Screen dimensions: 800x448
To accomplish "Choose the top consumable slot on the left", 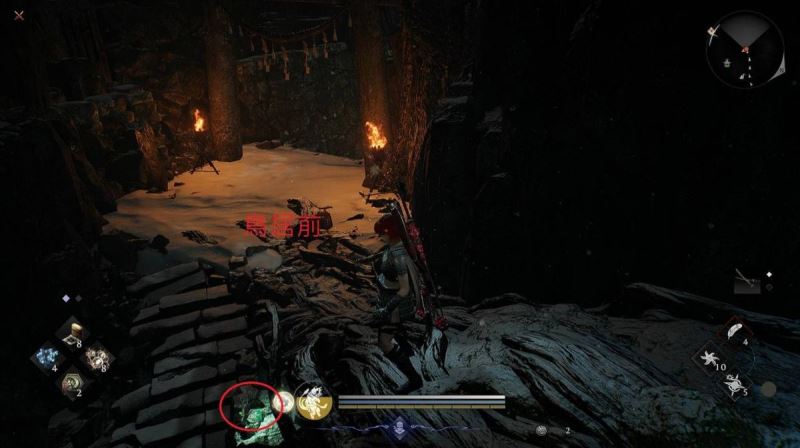I will point(71,331).
